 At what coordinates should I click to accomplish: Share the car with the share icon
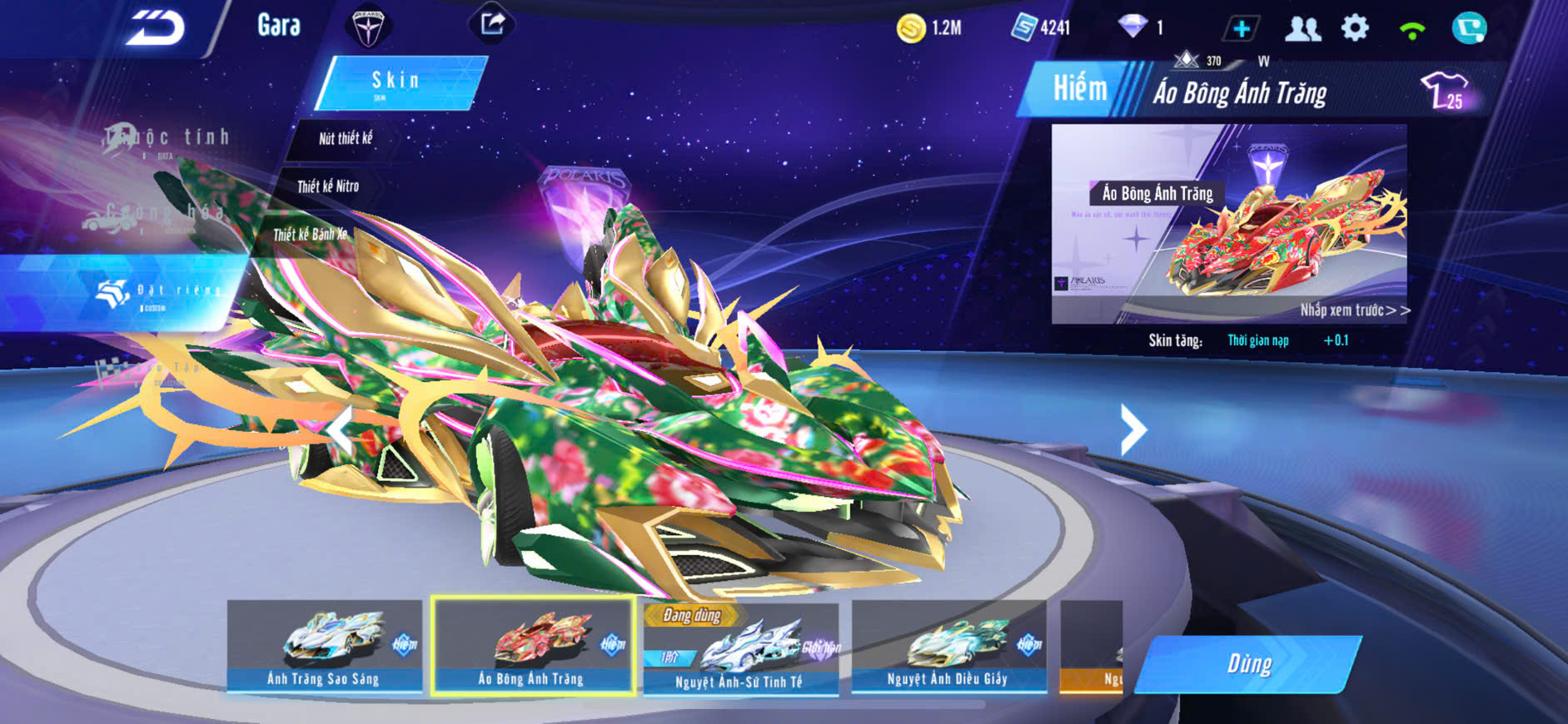tap(492, 24)
